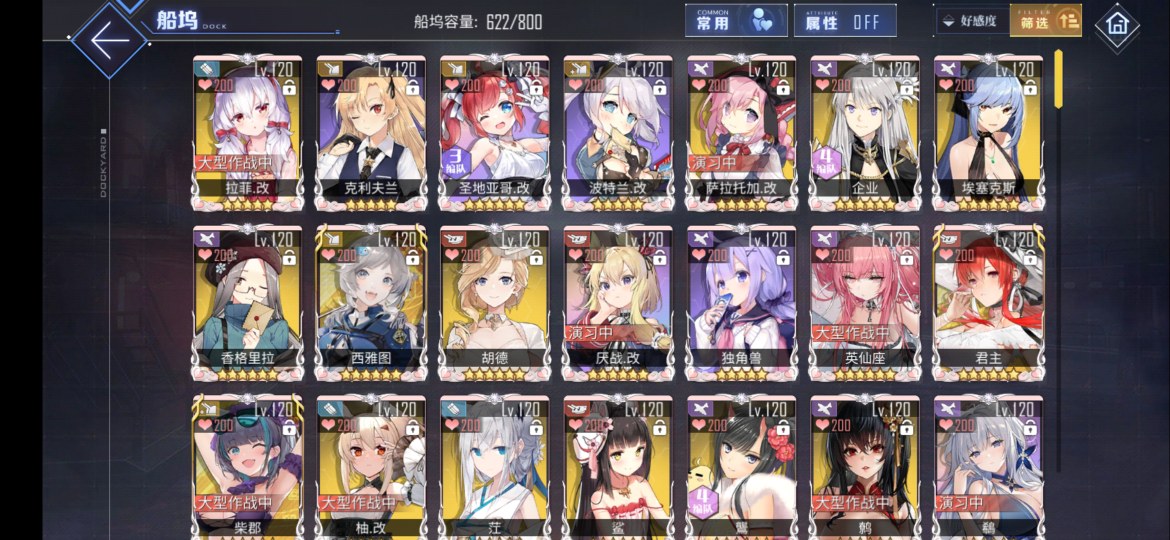1170x540 pixels.
Task: Pick the 波特兰.改 ship card
Action: 618,130
